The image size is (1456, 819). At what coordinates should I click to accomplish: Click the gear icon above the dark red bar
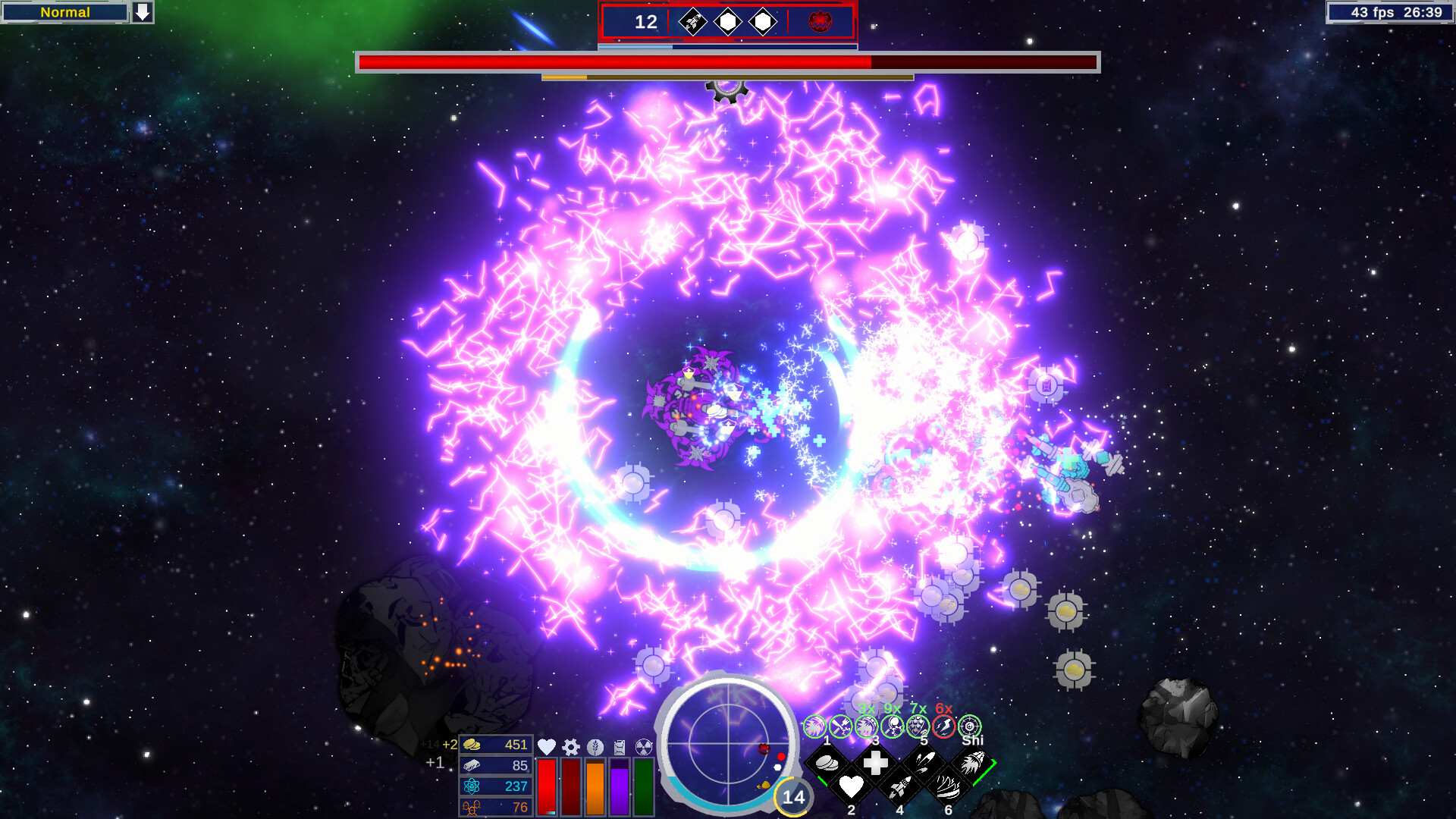571,747
